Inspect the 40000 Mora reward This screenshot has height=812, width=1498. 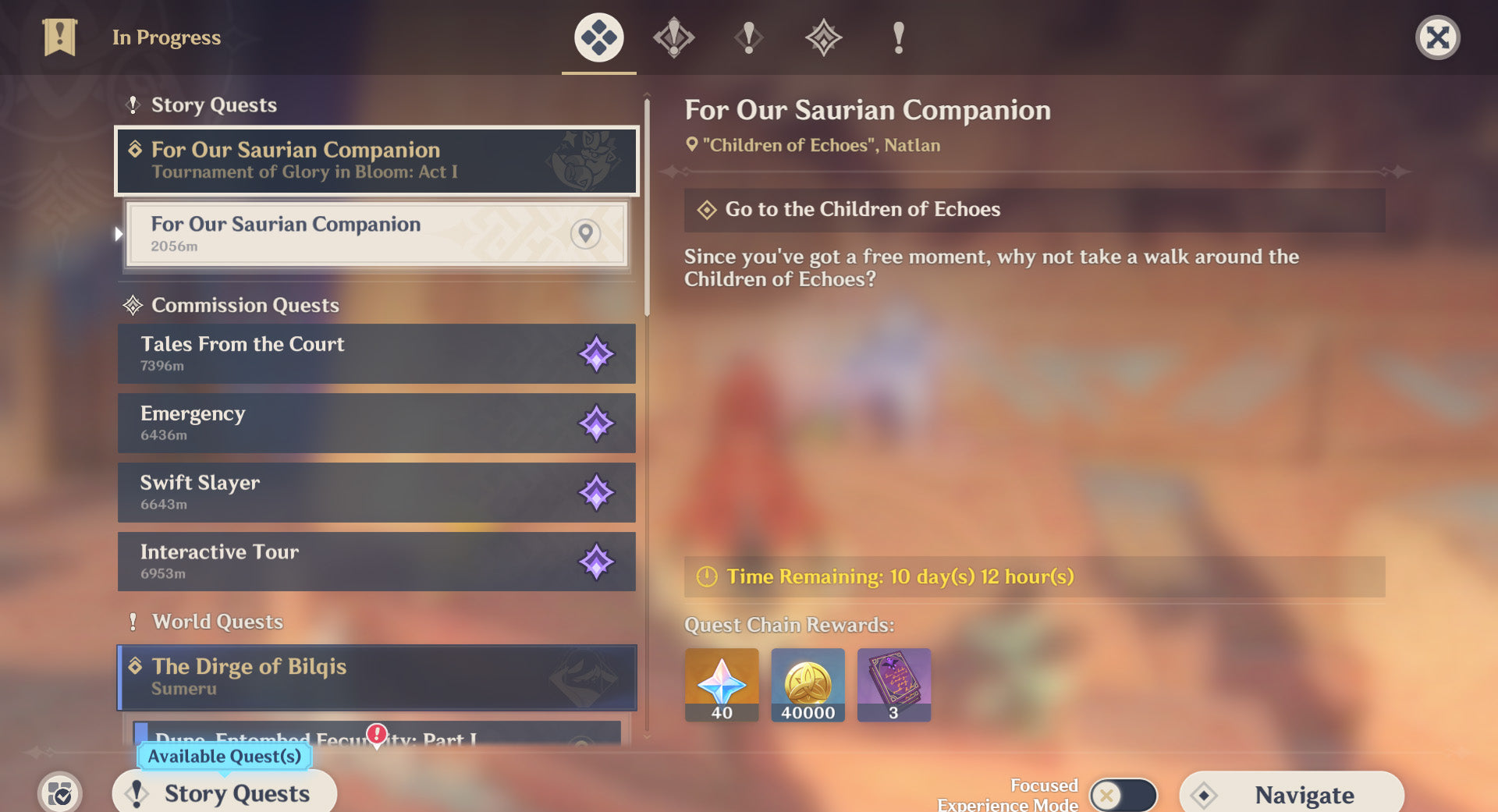point(808,684)
